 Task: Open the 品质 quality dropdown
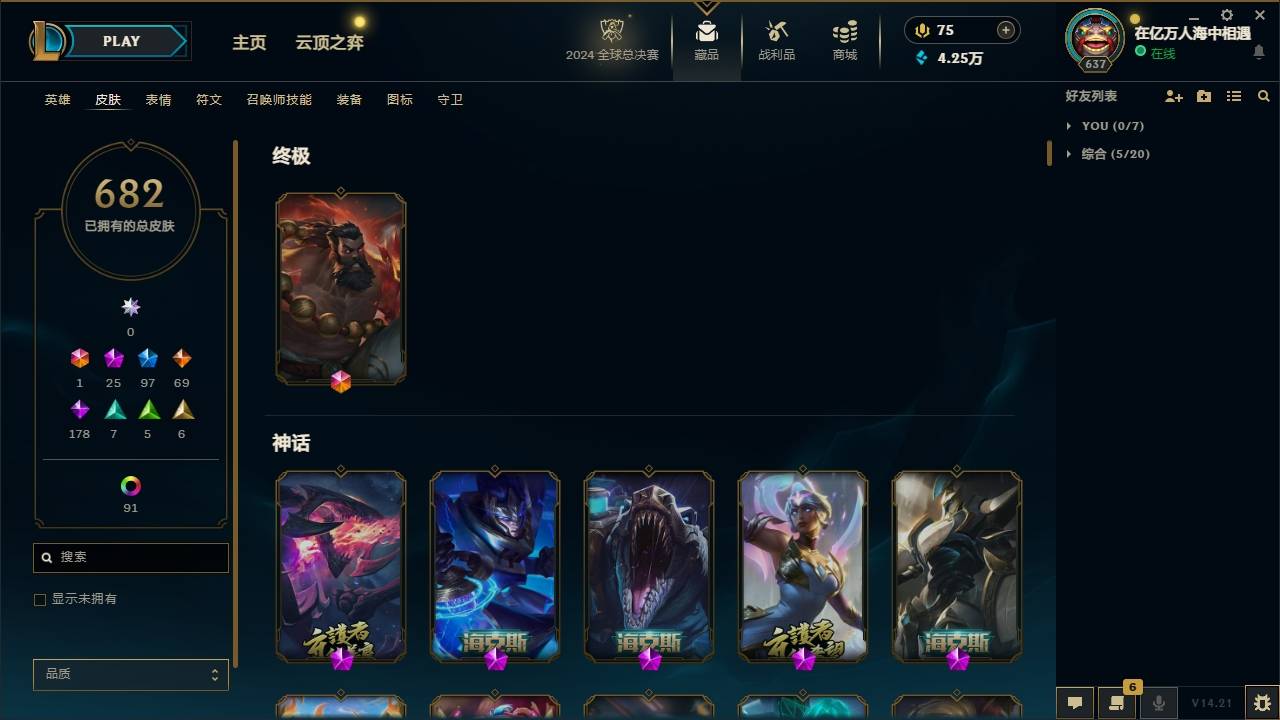[x=130, y=674]
